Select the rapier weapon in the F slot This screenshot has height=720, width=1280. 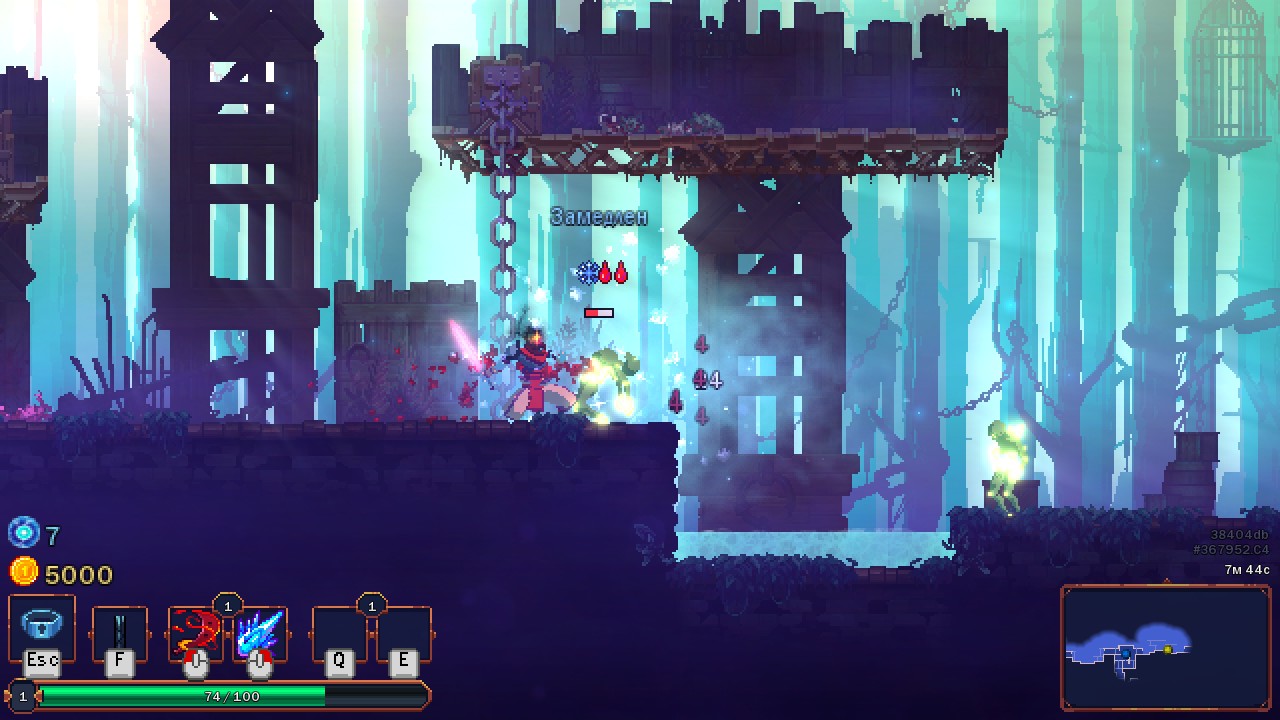pos(120,632)
